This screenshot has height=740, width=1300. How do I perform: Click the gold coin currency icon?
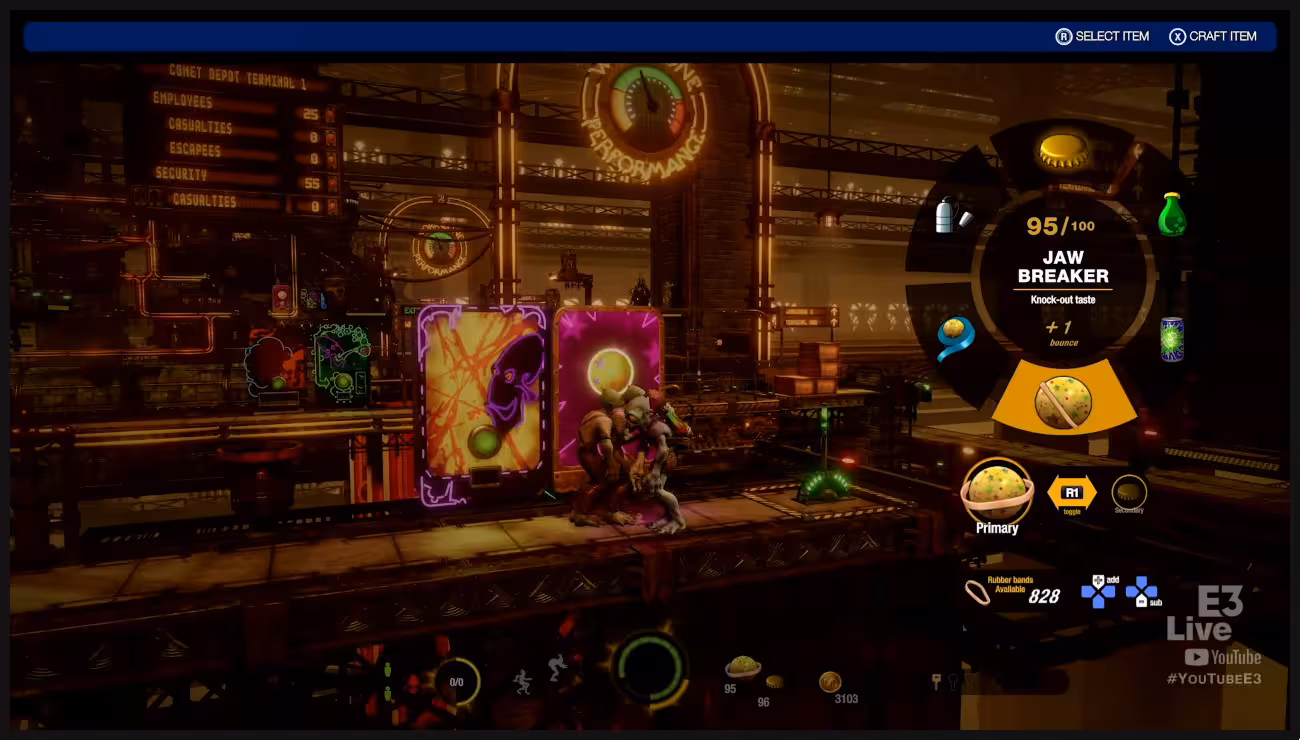[x=830, y=681]
